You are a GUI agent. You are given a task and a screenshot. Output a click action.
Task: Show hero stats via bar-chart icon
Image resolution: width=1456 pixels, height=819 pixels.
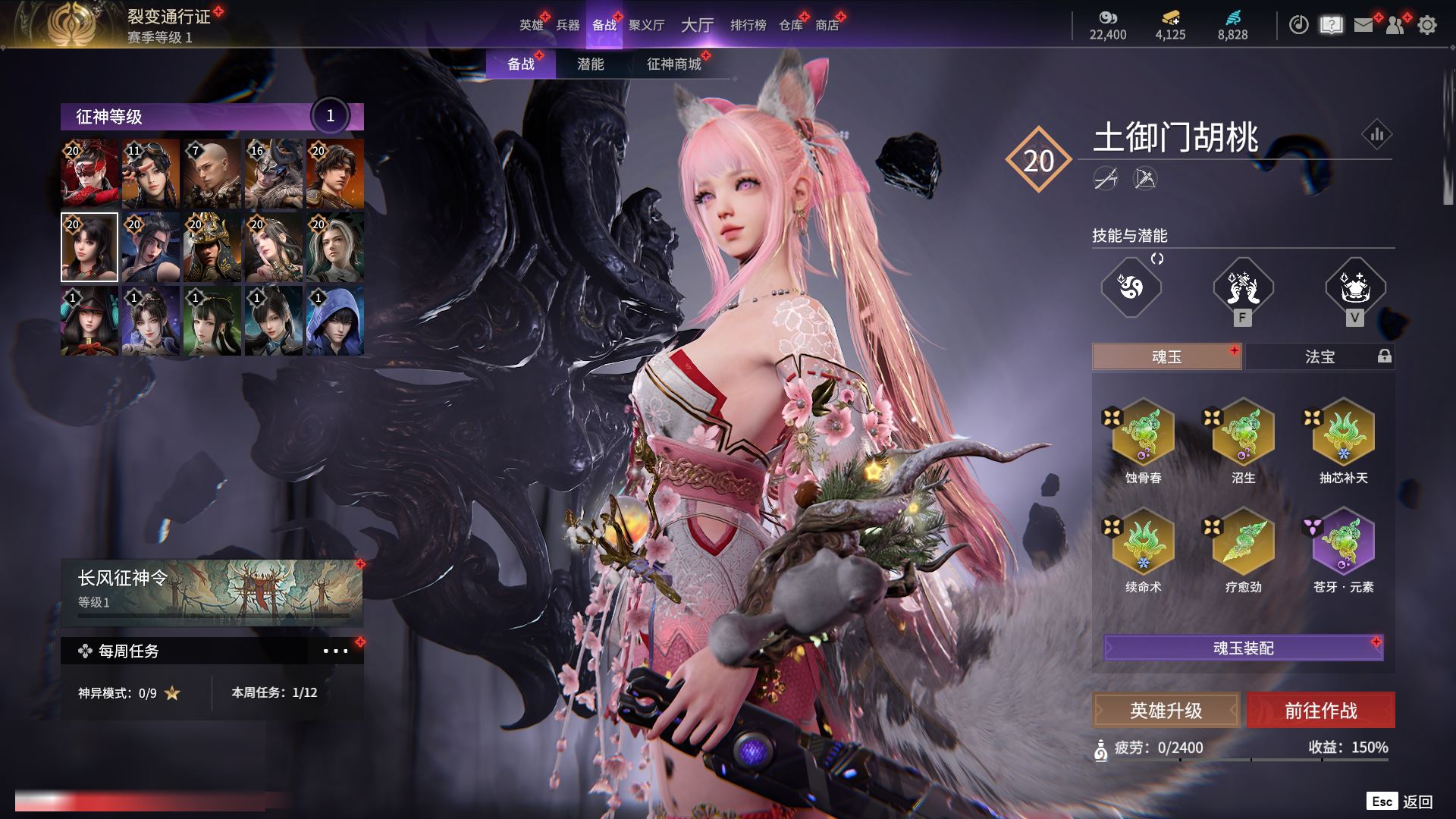point(1376,135)
